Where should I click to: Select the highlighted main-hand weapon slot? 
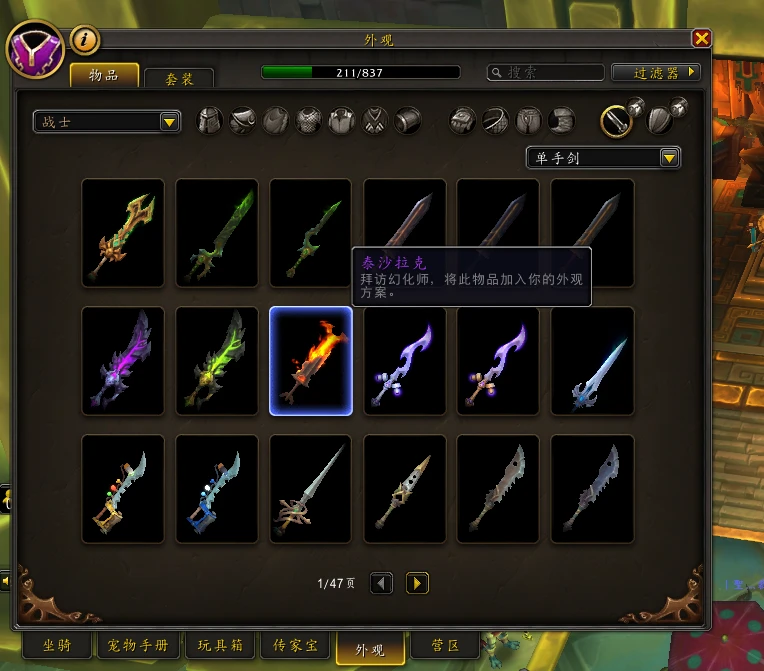tap(615, 121)
